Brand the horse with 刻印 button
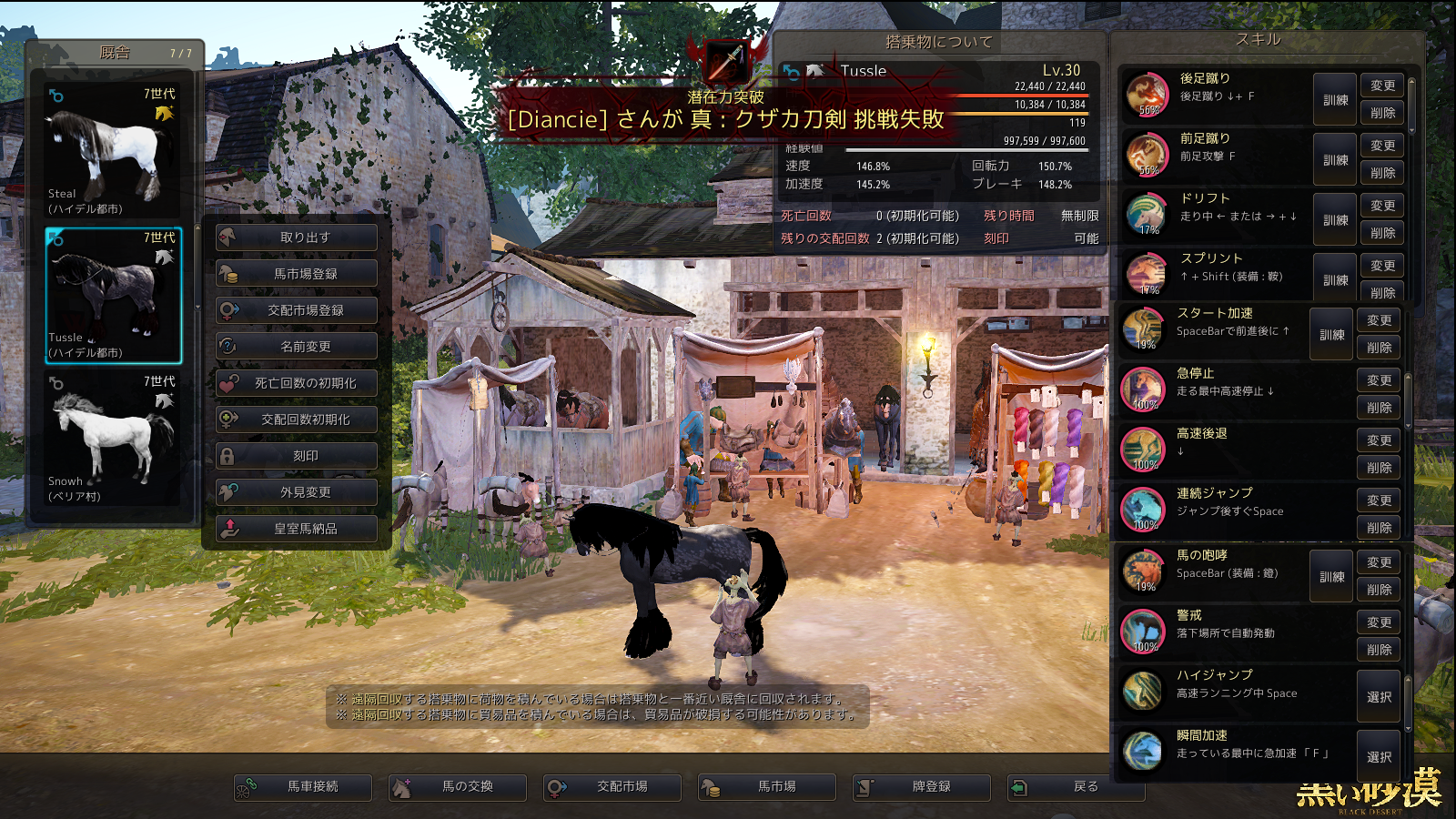 coord(297,456)
